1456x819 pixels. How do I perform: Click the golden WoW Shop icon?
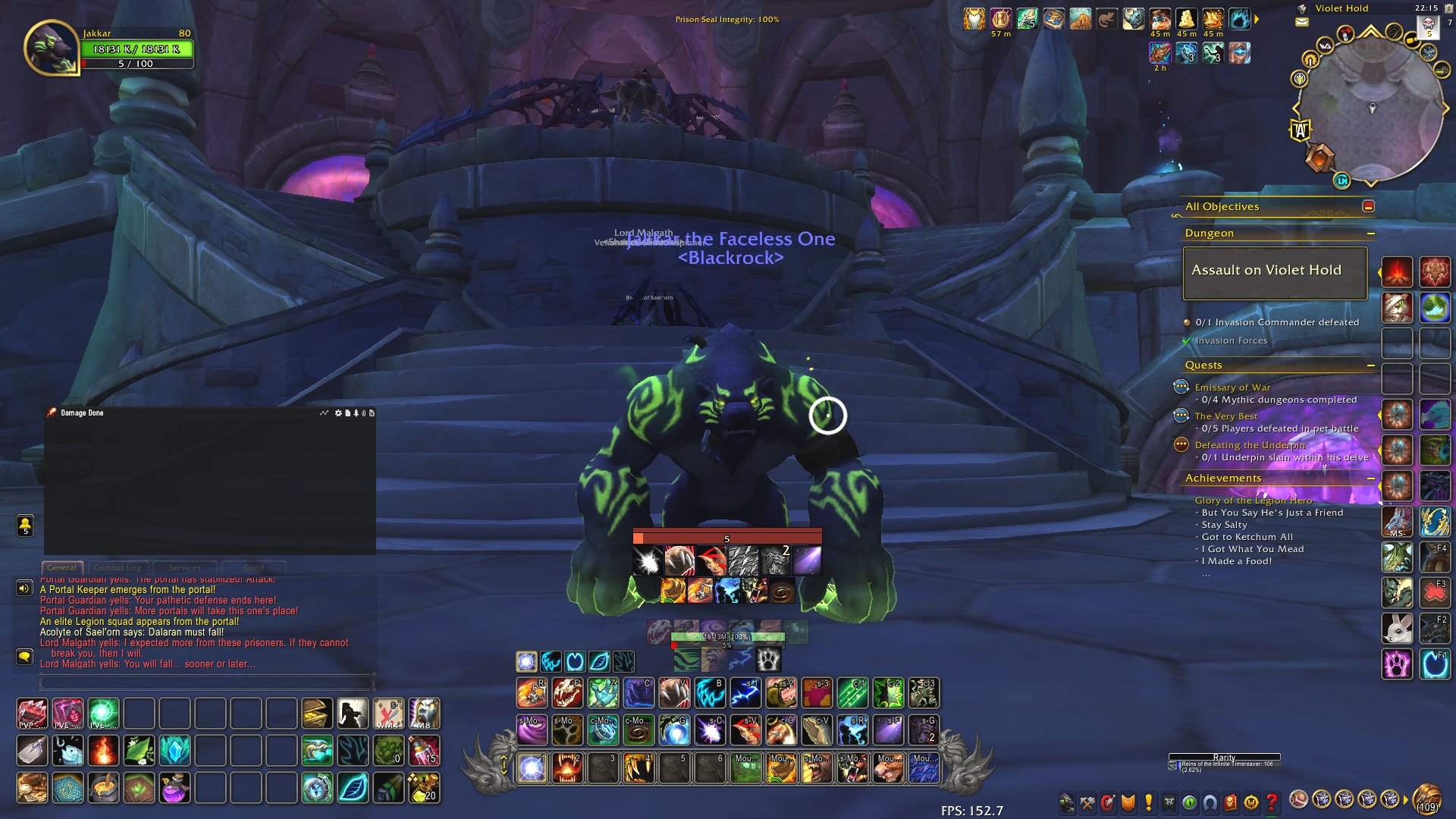pos(1250,802)
